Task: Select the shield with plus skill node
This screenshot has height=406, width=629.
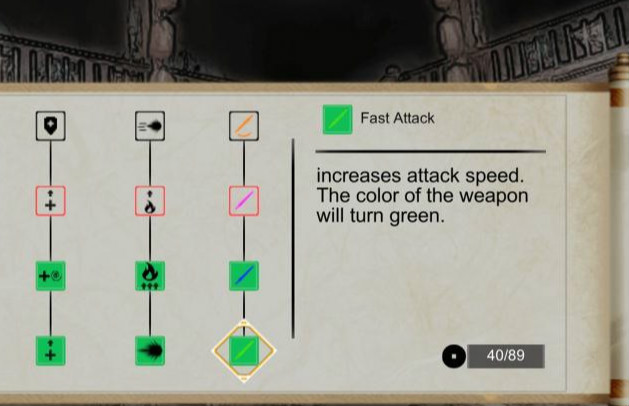Action: click(50, 125)
